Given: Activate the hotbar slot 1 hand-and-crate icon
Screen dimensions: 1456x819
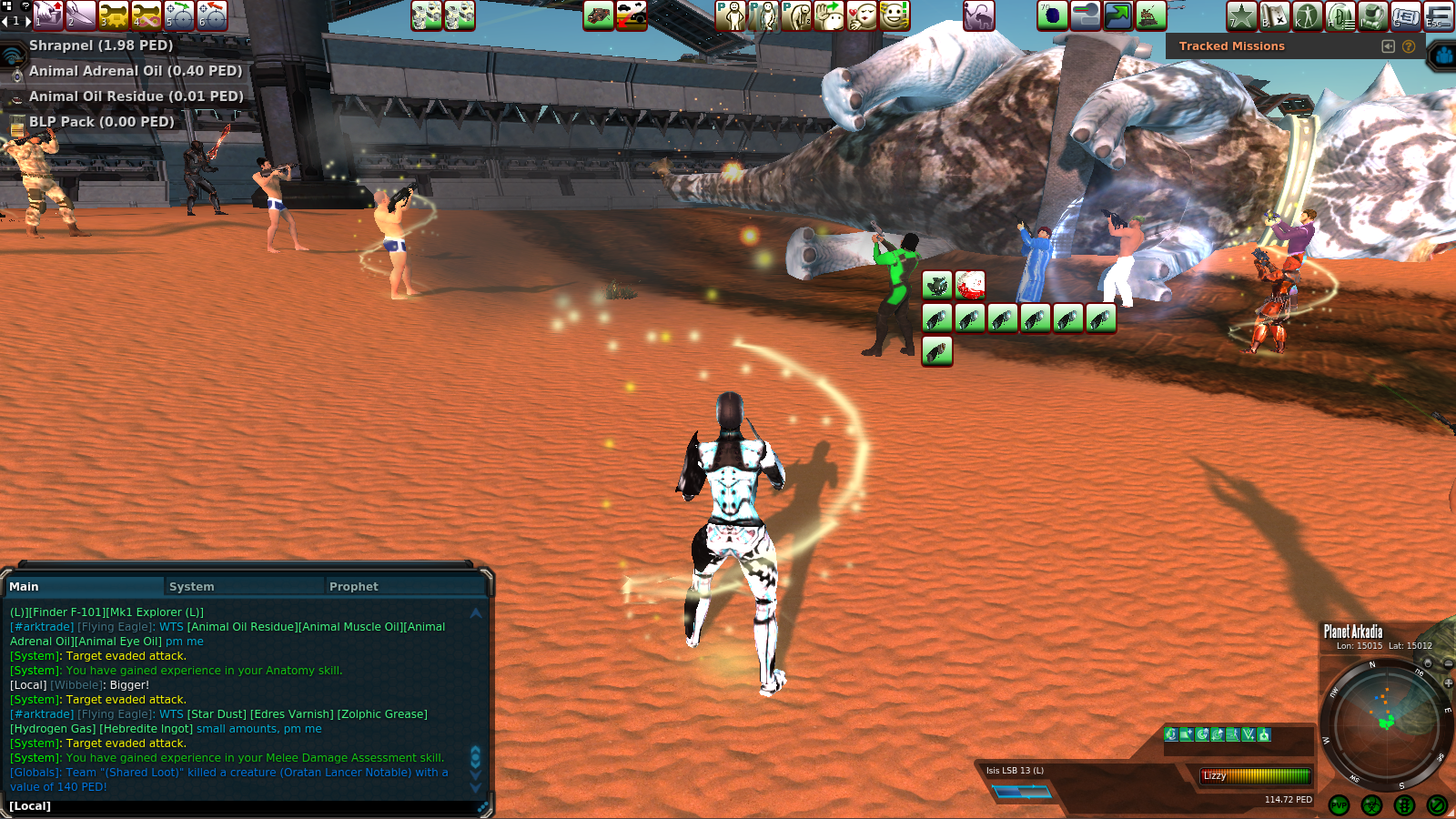Looking at the screenshot, I should [48, 15].
